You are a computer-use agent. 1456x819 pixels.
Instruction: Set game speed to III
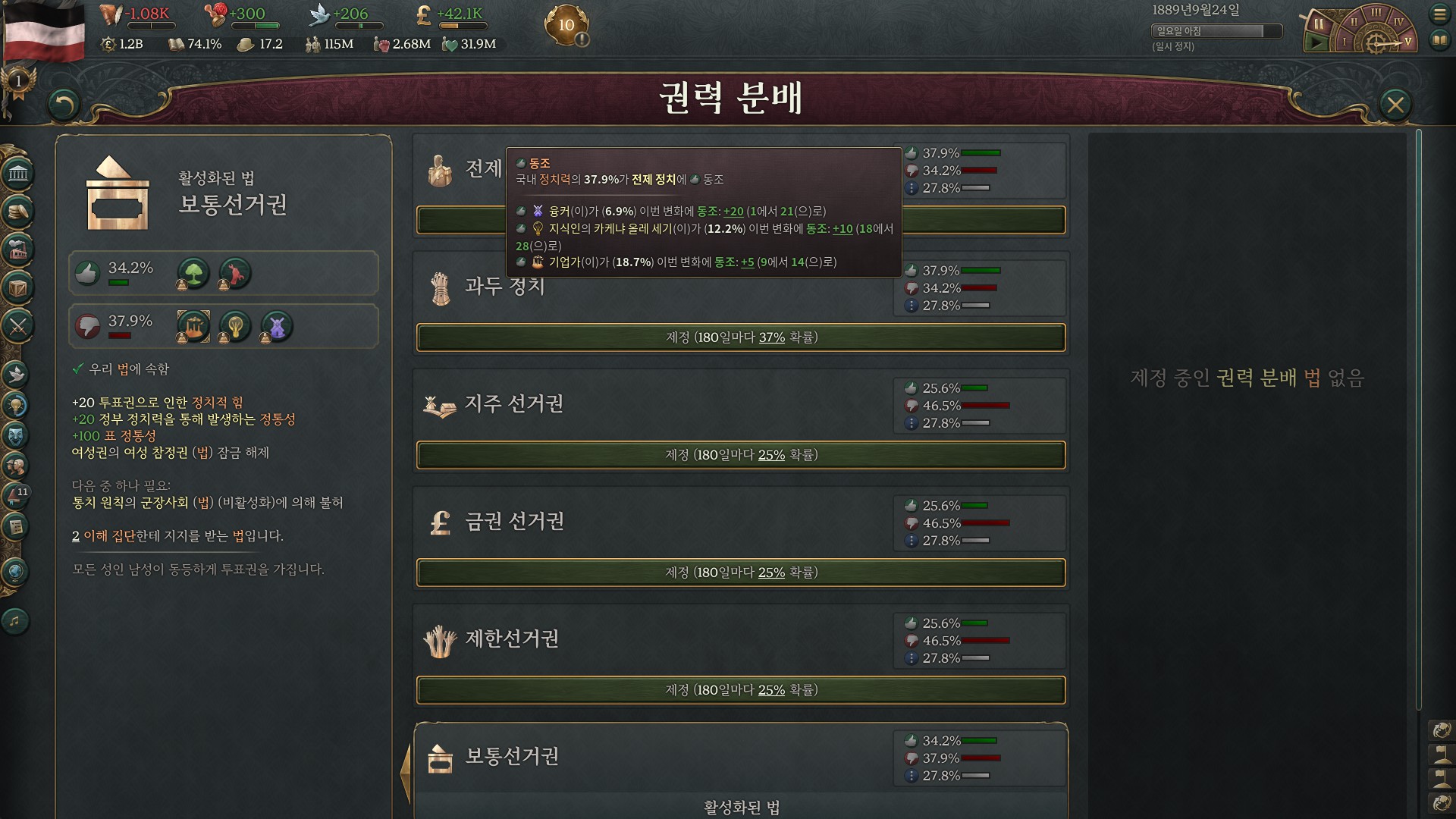point(1376,13)
